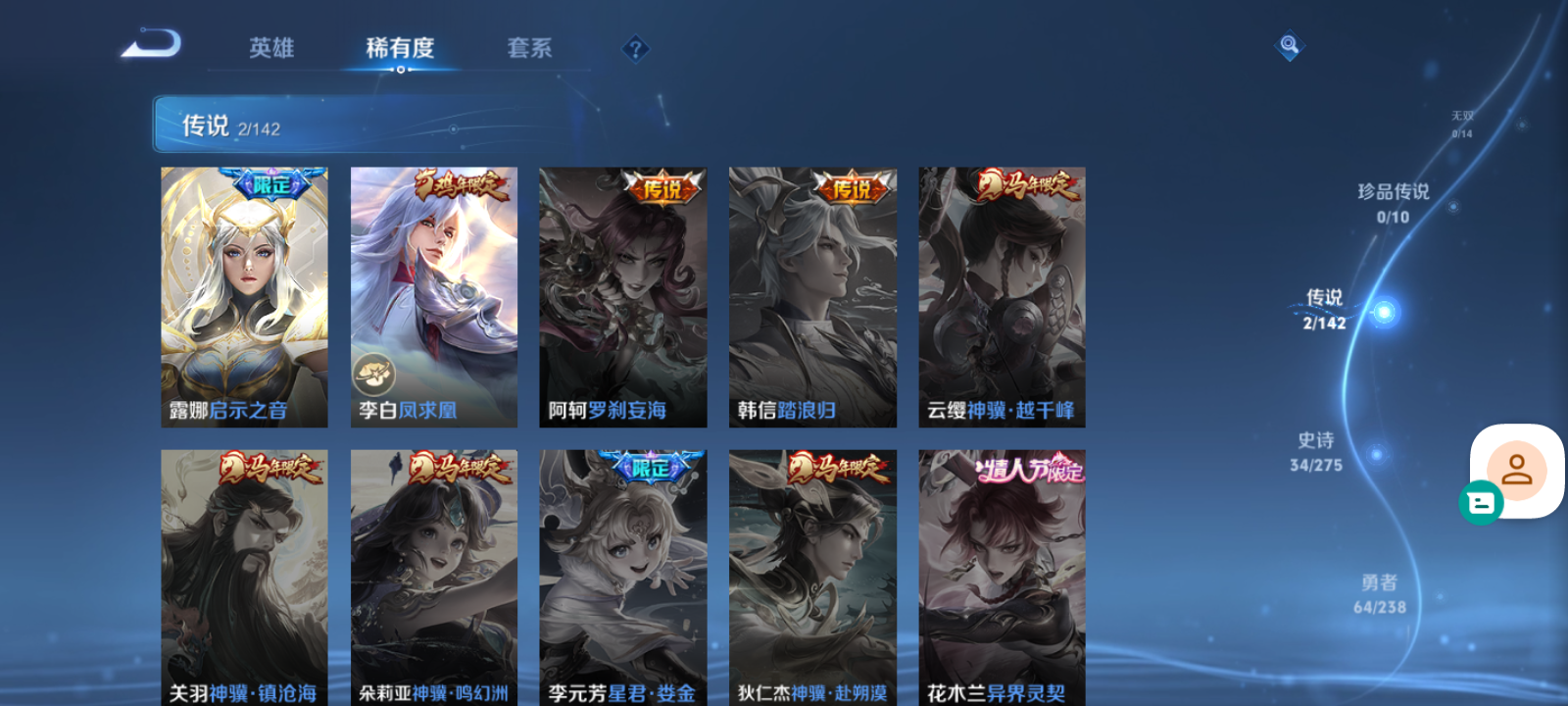
Task: Open the 韩信踏浪归 skin card
Action: 812,294
